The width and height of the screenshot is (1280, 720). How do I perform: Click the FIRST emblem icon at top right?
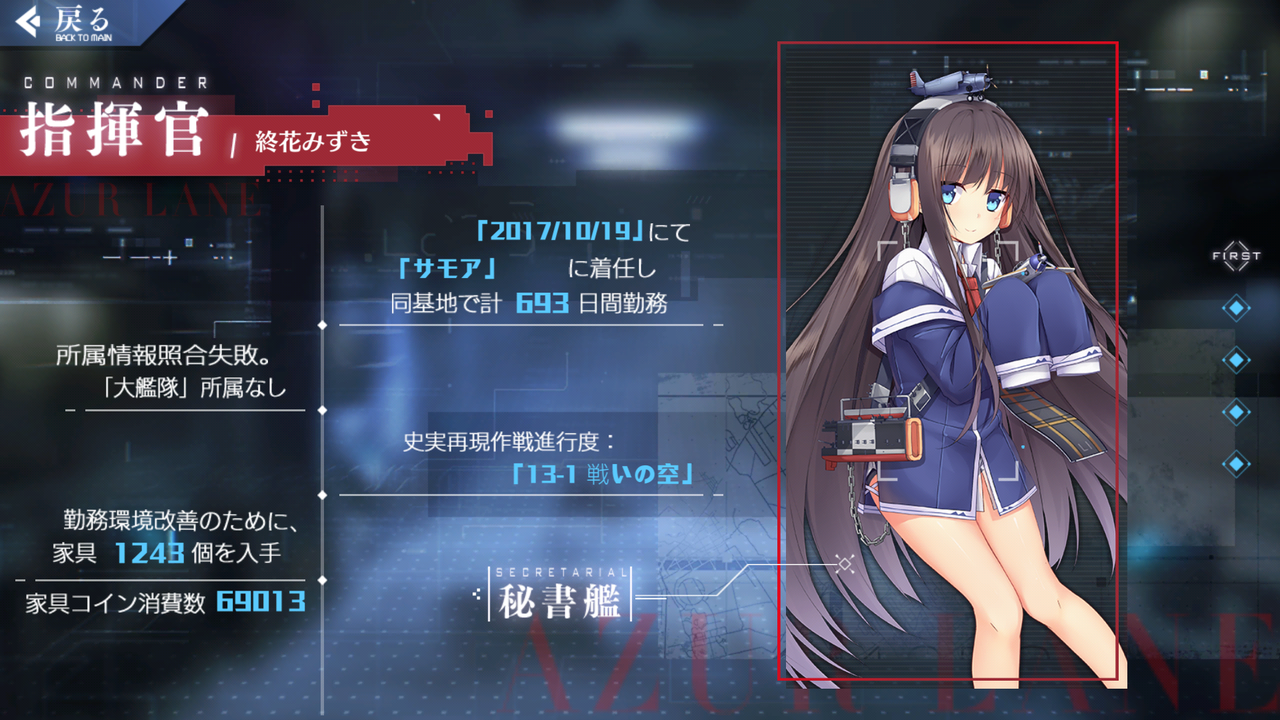point(1236,256)
